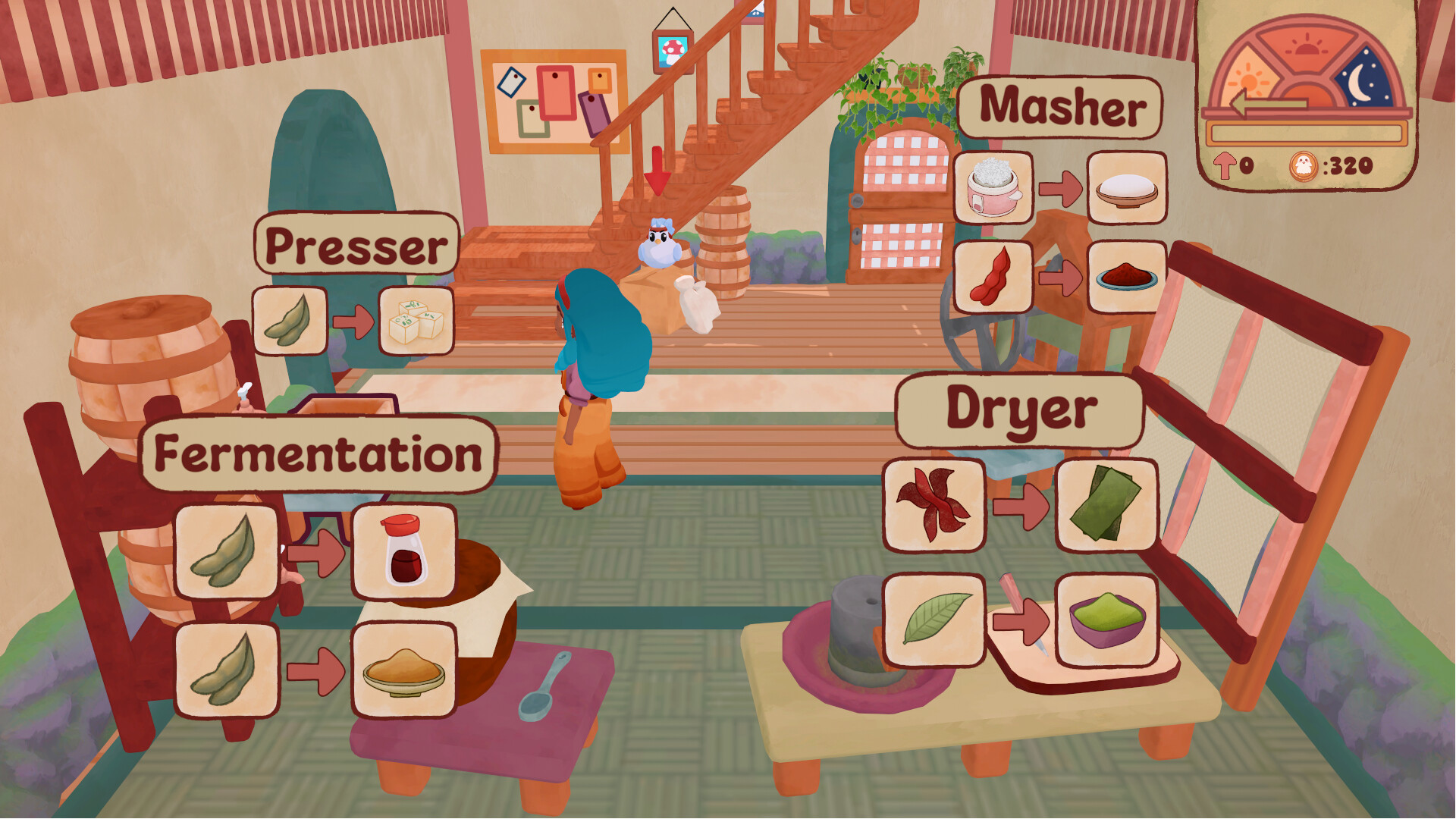
Task: Open the Fermentation station label
Action: pyautogui.click(x=318, y=453)
